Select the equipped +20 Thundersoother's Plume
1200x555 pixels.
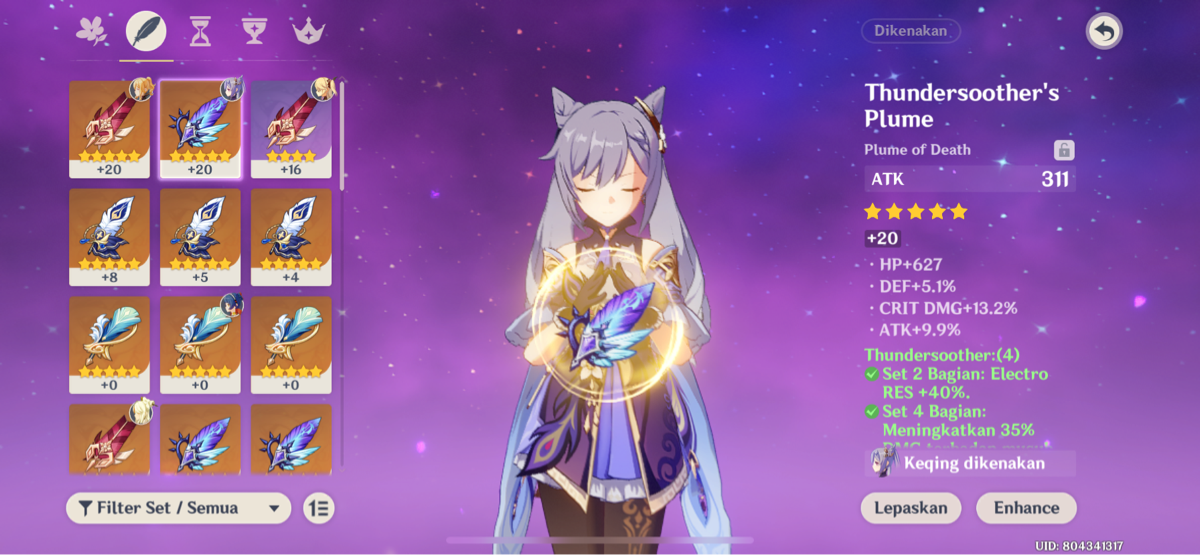pyautogui.click(x=200, y=128)
